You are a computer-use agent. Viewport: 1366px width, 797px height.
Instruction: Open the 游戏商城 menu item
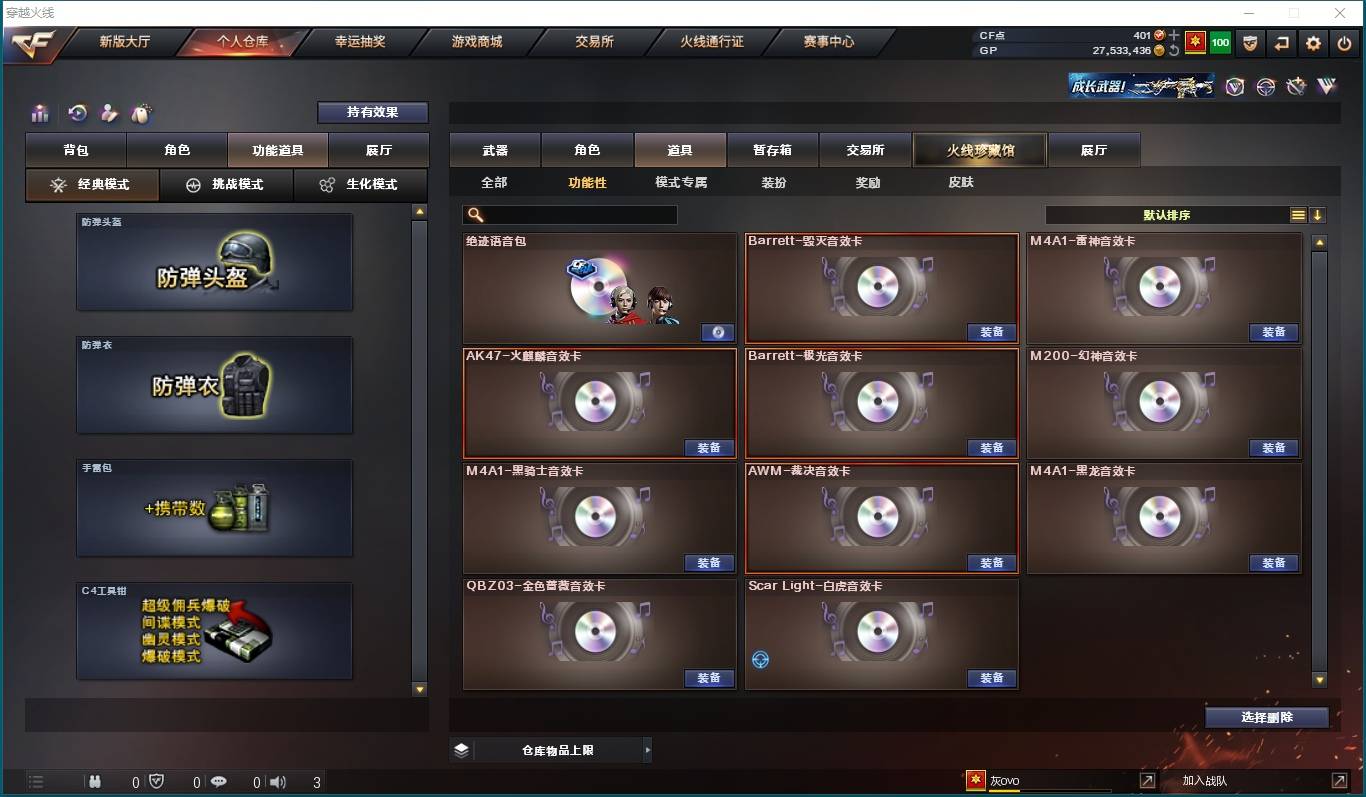[480, 42]
